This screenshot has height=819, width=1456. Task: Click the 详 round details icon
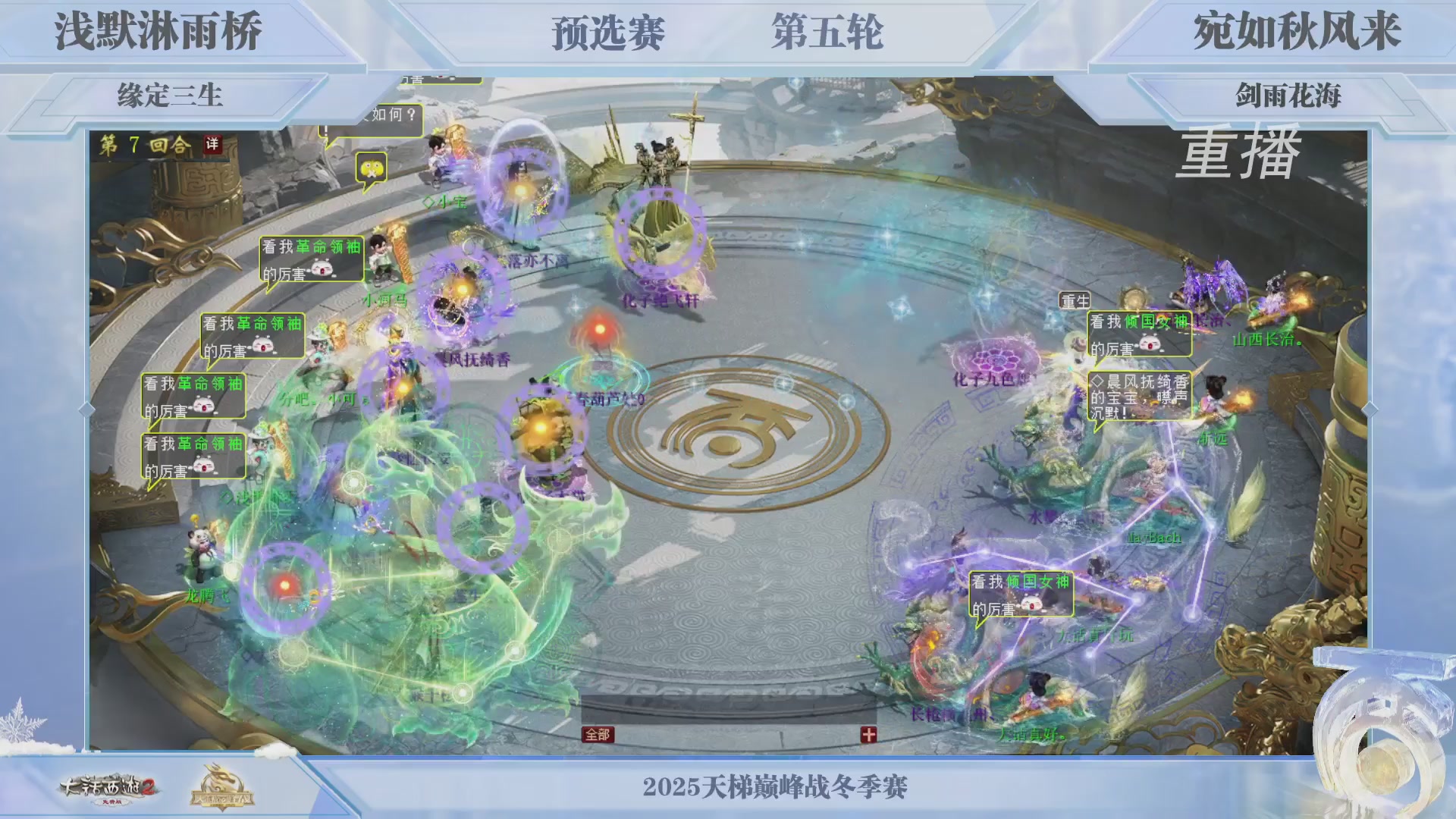pos(214,143)
